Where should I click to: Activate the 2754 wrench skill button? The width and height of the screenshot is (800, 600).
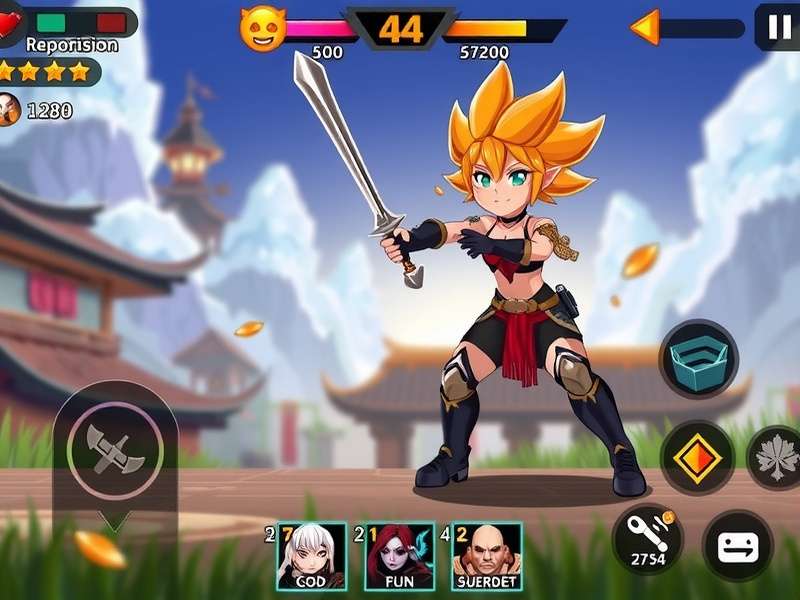(x=647, y=538)
